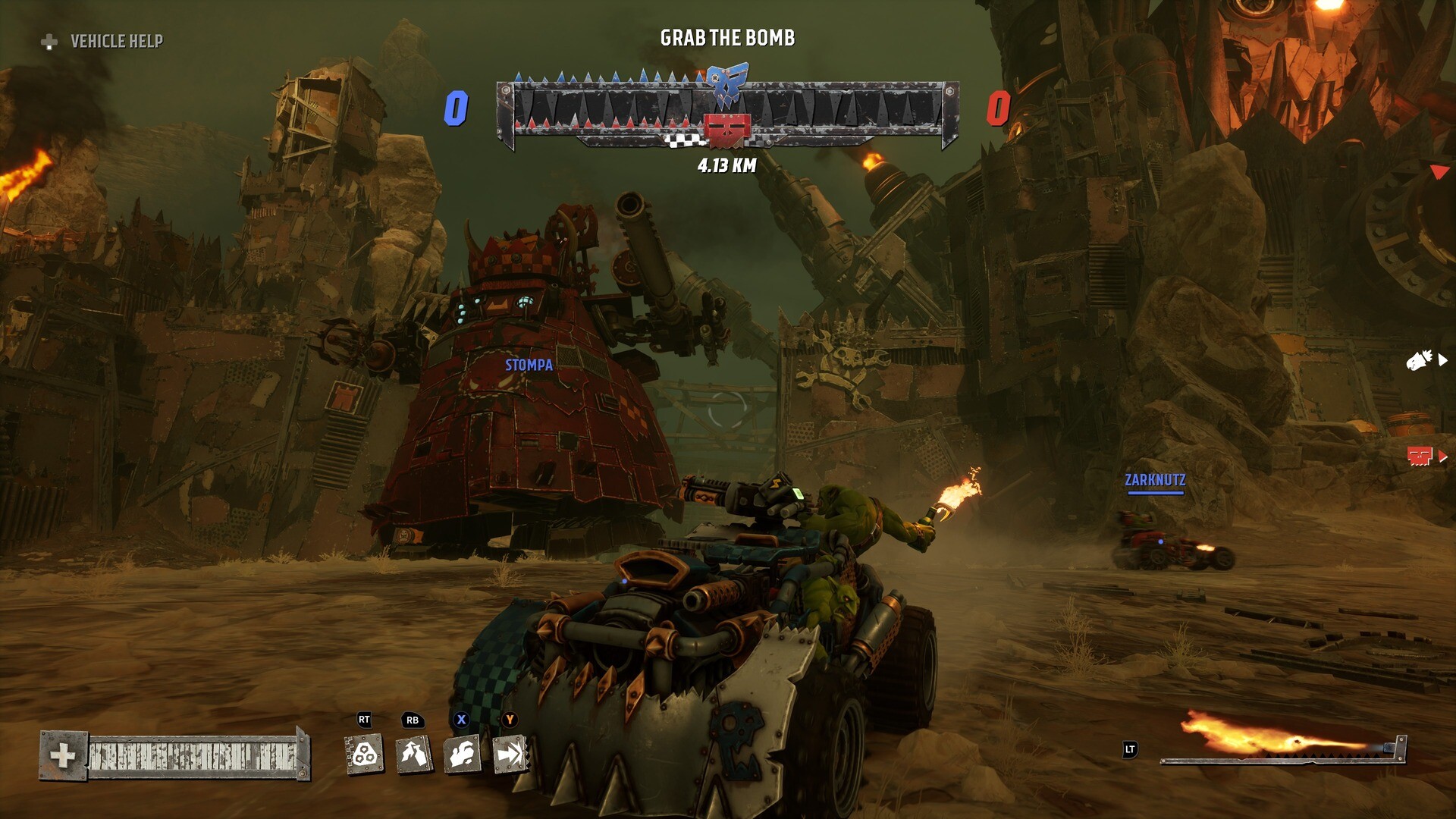Select the Zarknutz player name tag
Screen dimensions: 1456x819
pos(1155,479)
